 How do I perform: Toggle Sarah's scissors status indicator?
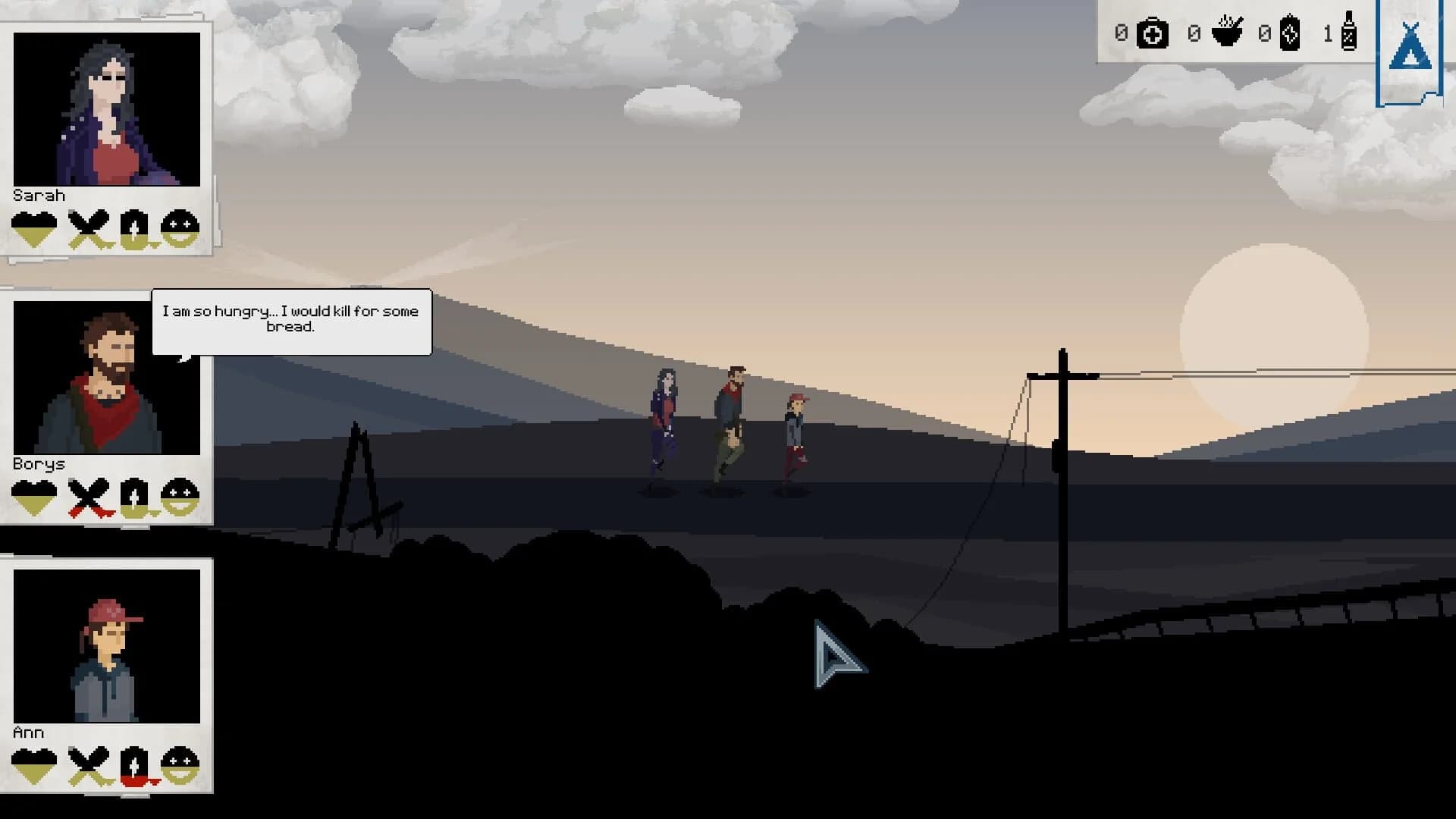click(87, 229)
